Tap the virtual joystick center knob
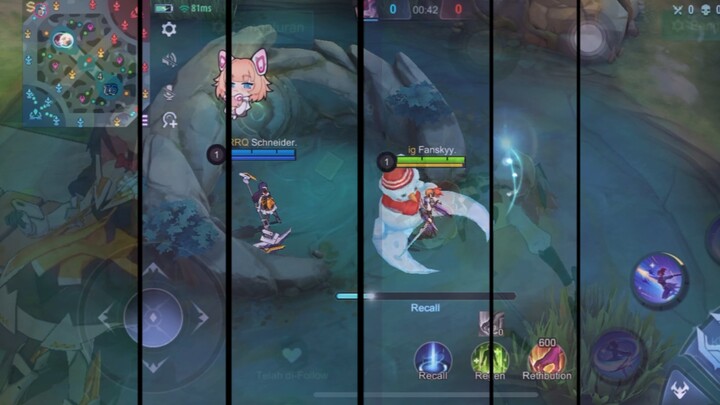 click(x=152, y=318)
